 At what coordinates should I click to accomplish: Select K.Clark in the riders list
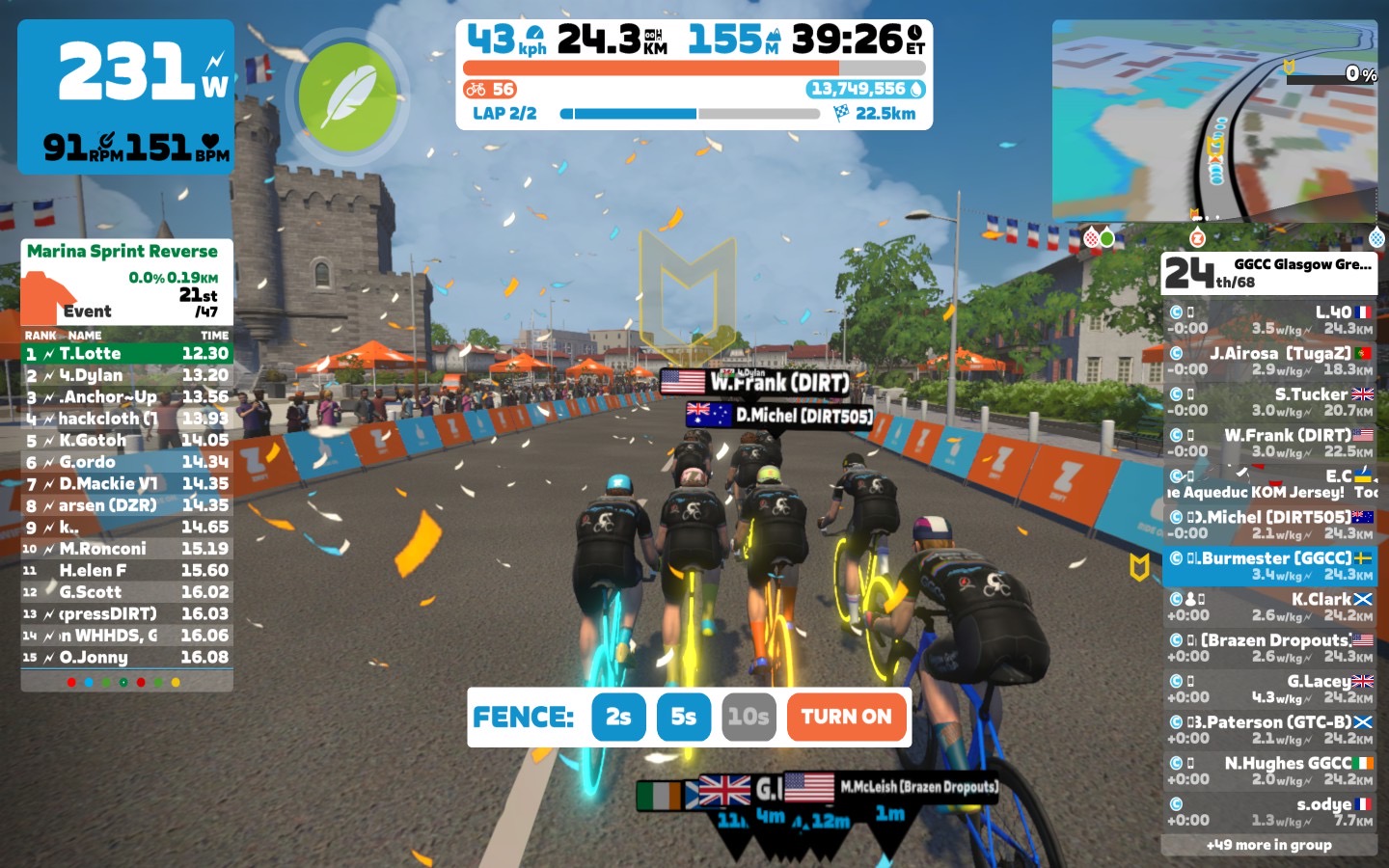[x=1269, y=607]
